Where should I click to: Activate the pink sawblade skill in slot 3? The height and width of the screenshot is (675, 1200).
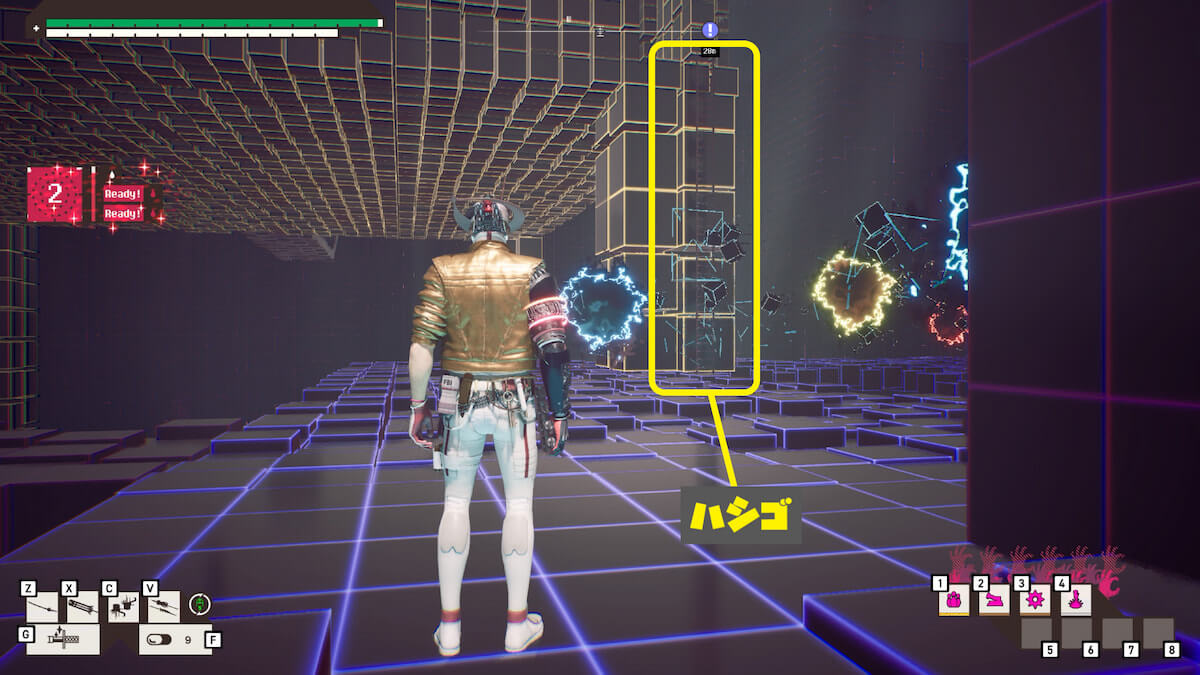coord(1034,600)
